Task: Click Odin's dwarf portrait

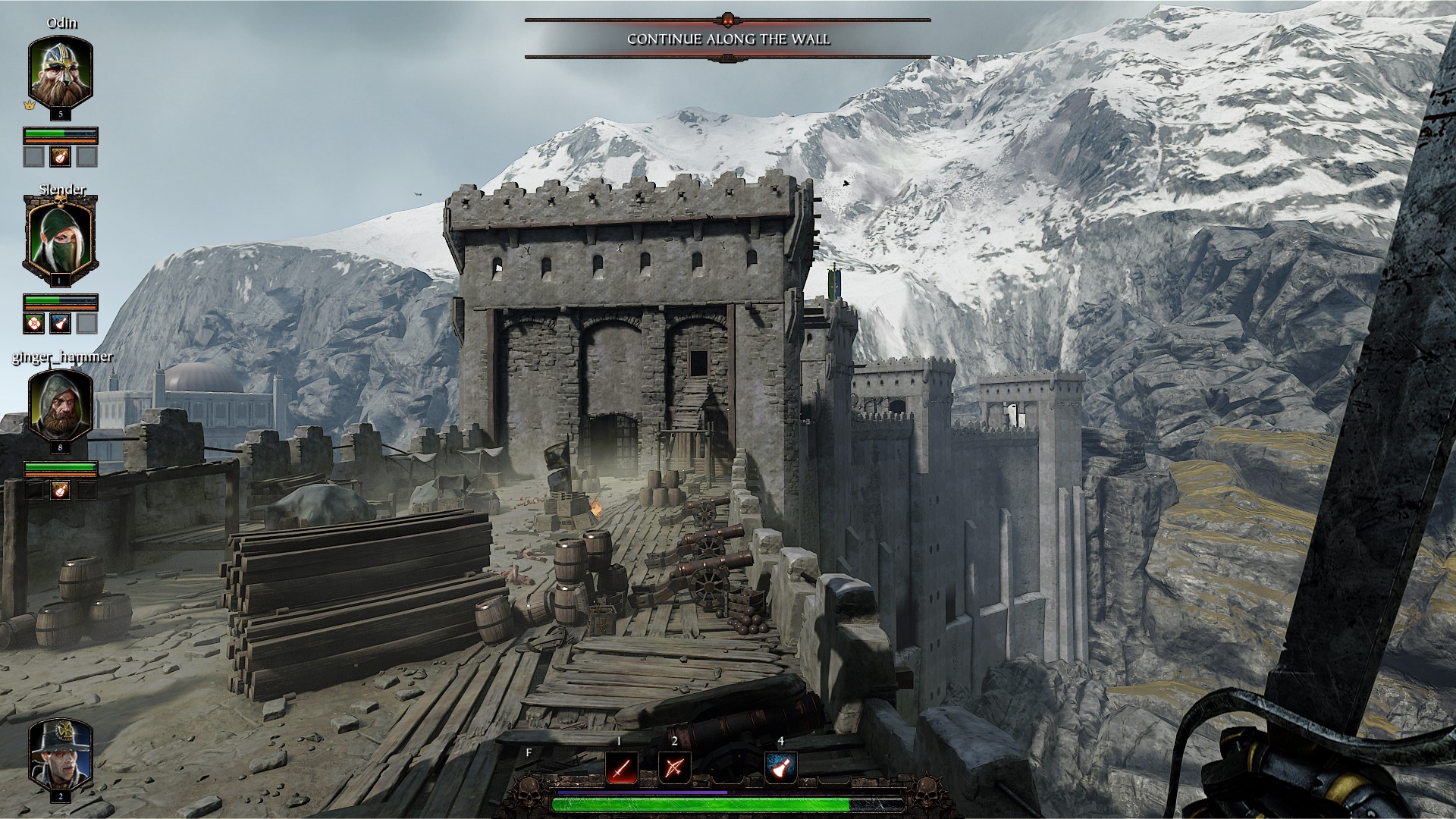Action: tap(61, 71)
